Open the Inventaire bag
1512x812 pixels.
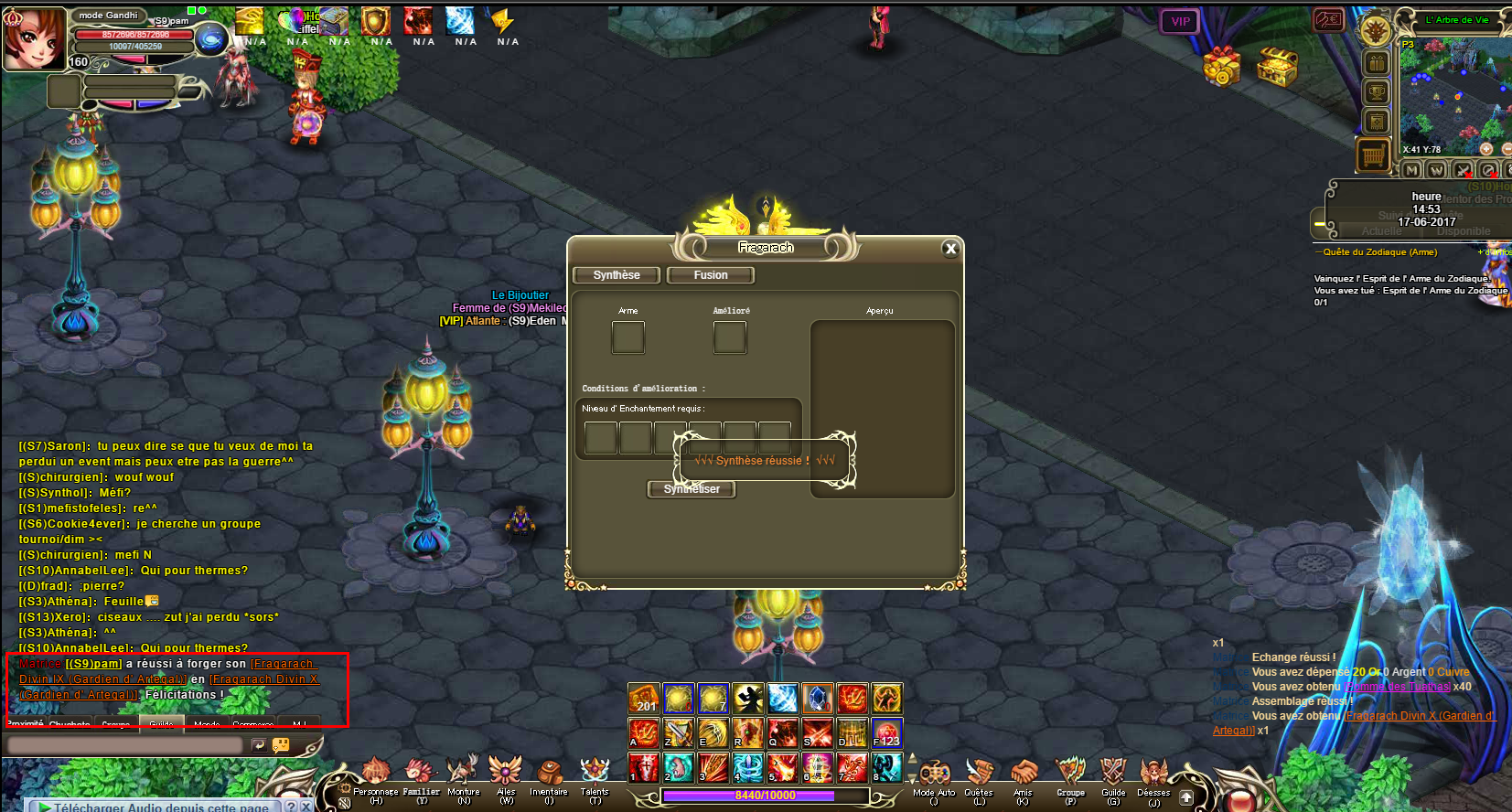(549, 775)
